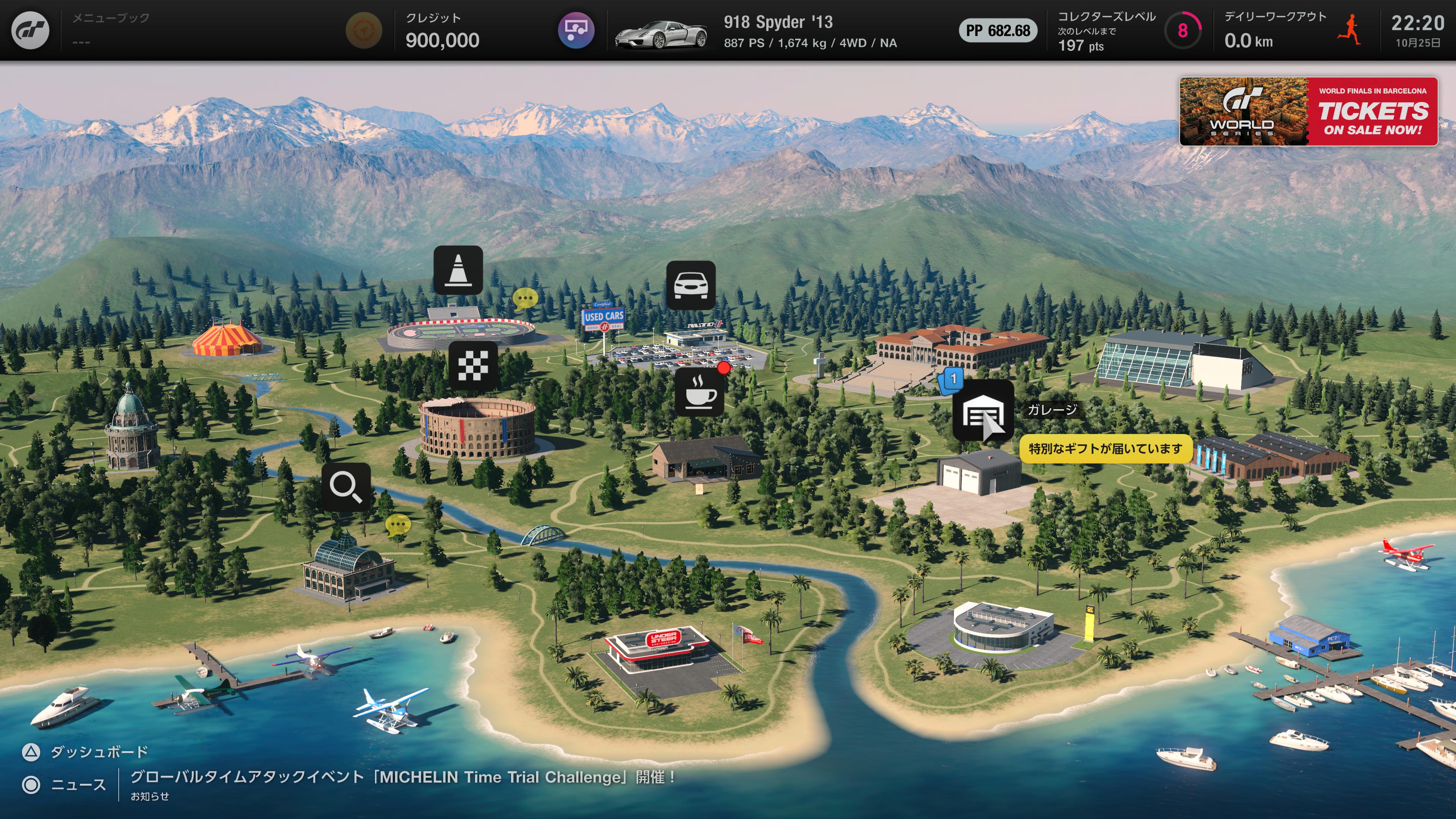1456x819 pixels.
Task: Open the Menu Book panel
Action: click(111, 30)
